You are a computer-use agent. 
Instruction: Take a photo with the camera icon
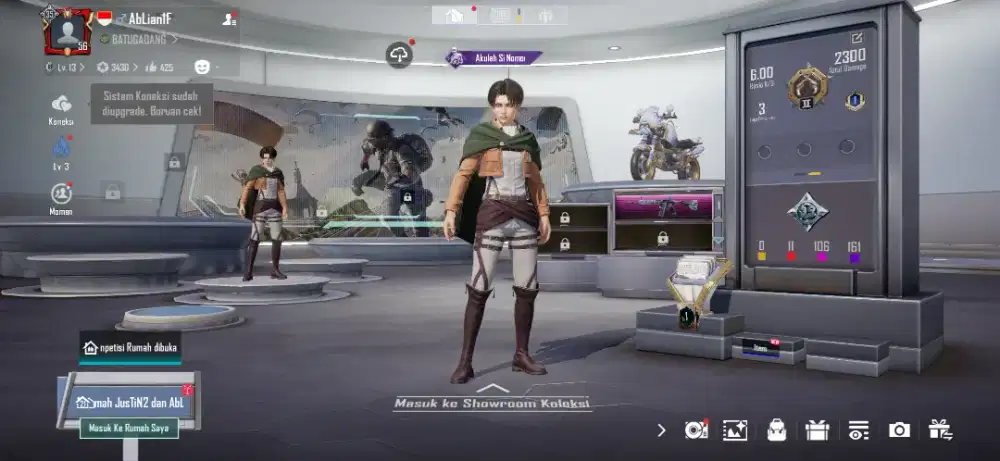899,430
